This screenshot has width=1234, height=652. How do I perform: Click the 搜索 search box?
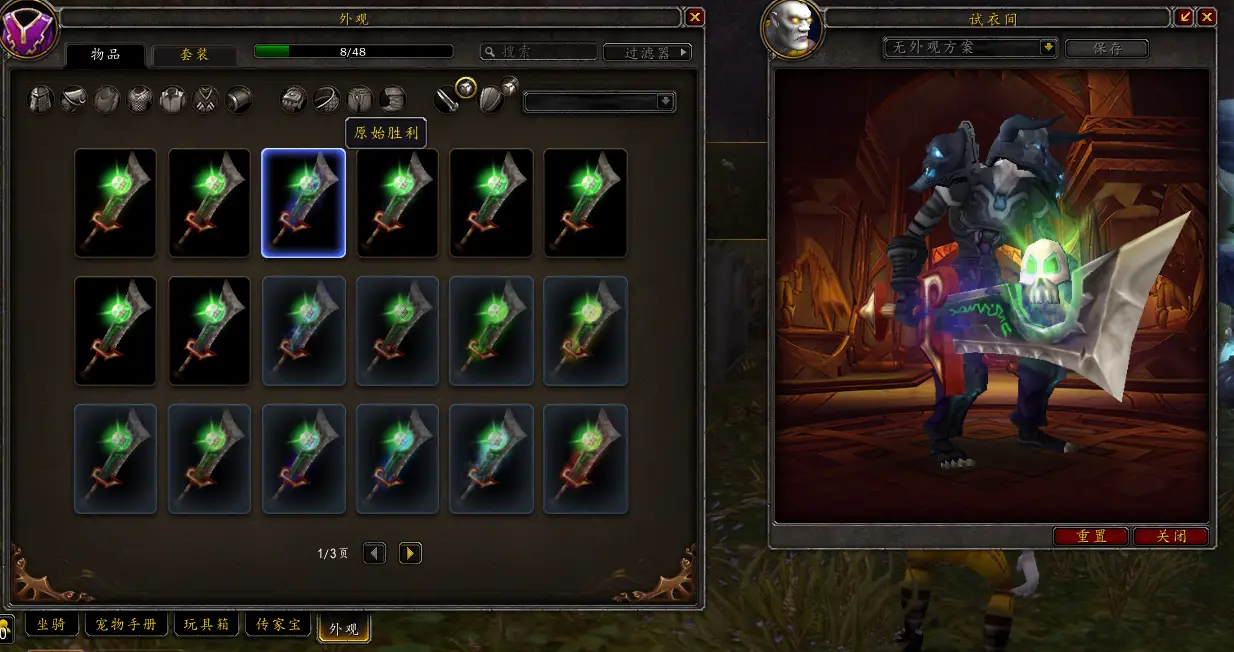(x=539, y=52)
